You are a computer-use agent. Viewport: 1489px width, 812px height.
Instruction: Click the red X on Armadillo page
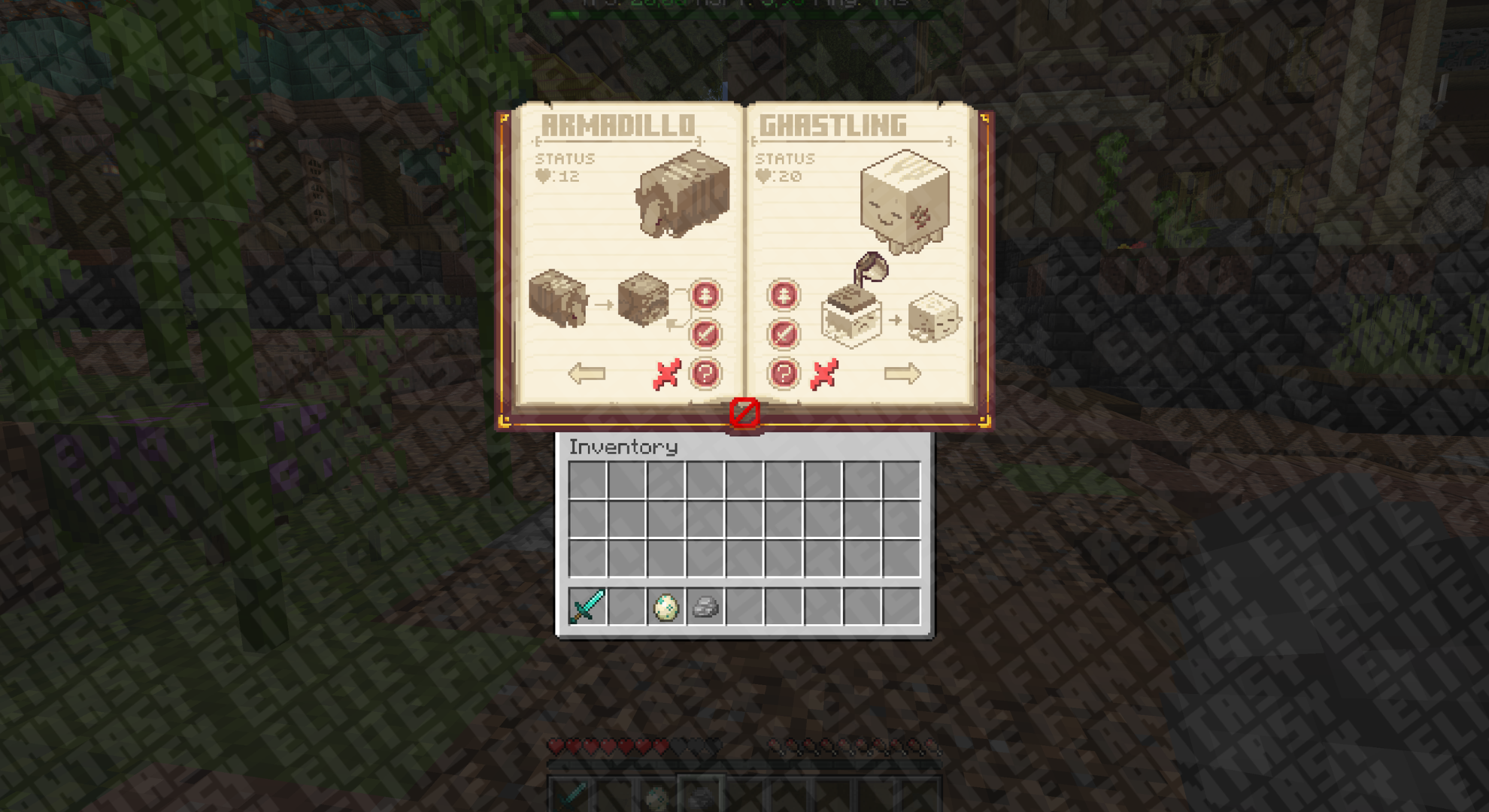tap(666, 374)
